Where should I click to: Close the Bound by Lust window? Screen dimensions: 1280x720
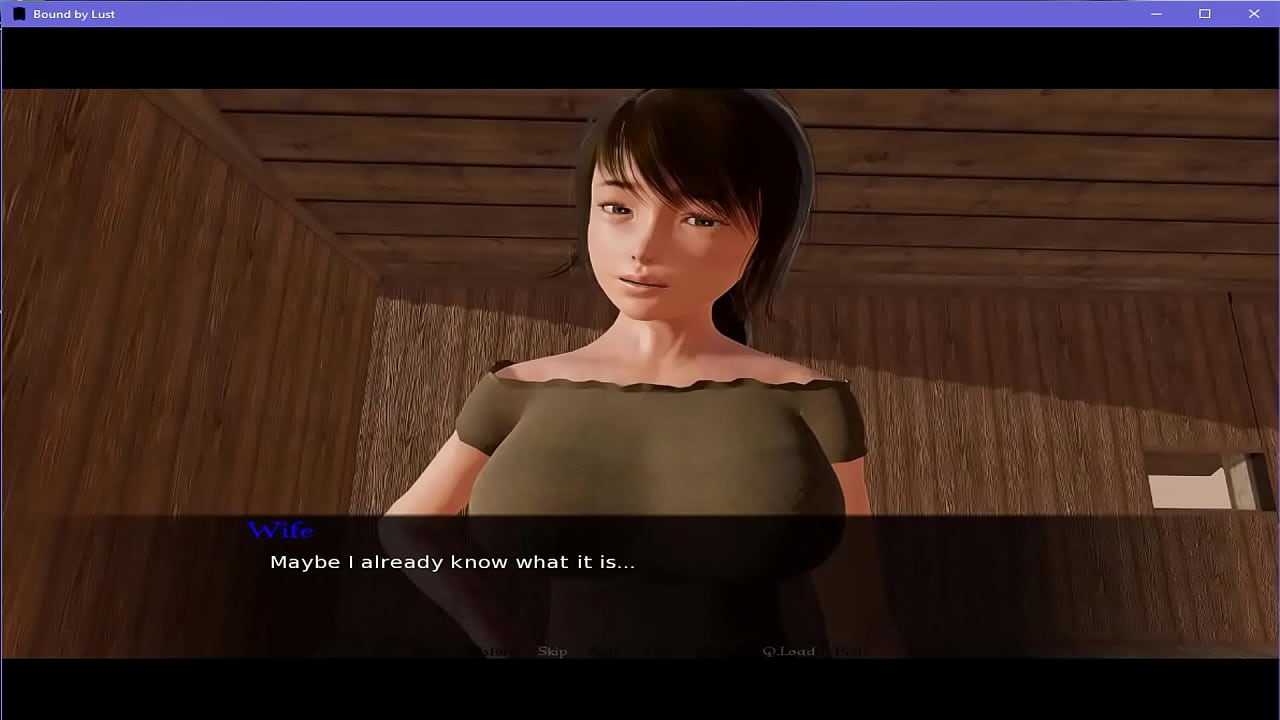(1254, 14)
